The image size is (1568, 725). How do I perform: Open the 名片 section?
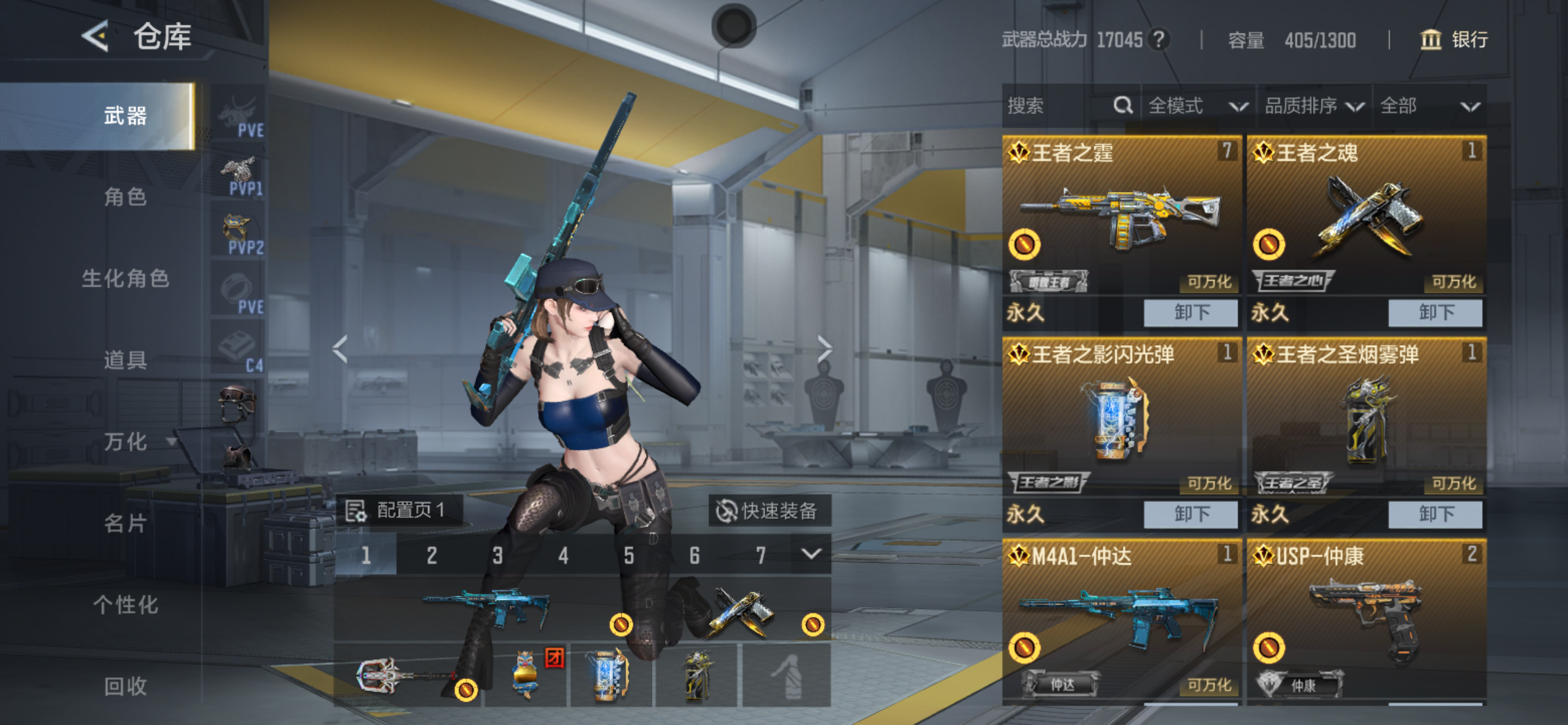(x=125, y=524)
